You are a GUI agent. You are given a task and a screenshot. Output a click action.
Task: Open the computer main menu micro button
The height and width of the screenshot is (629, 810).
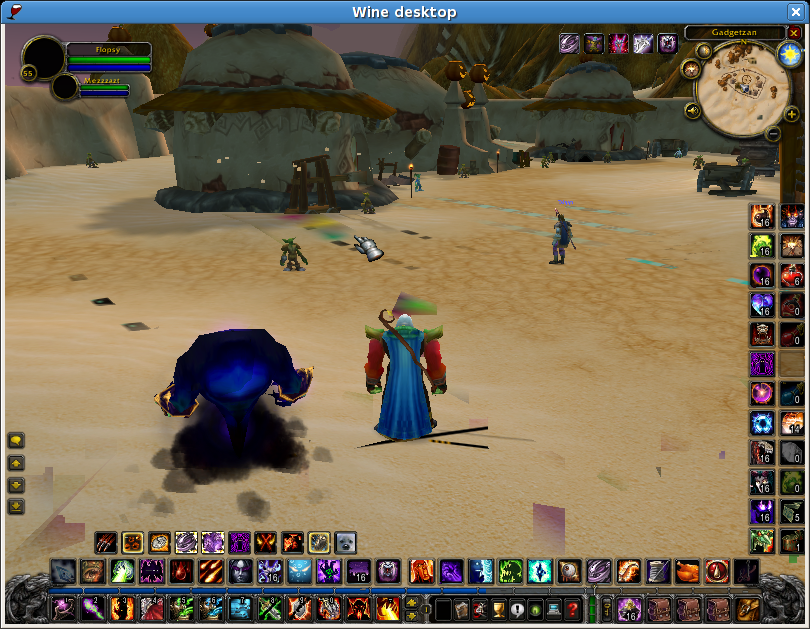[x=553, y=608]
